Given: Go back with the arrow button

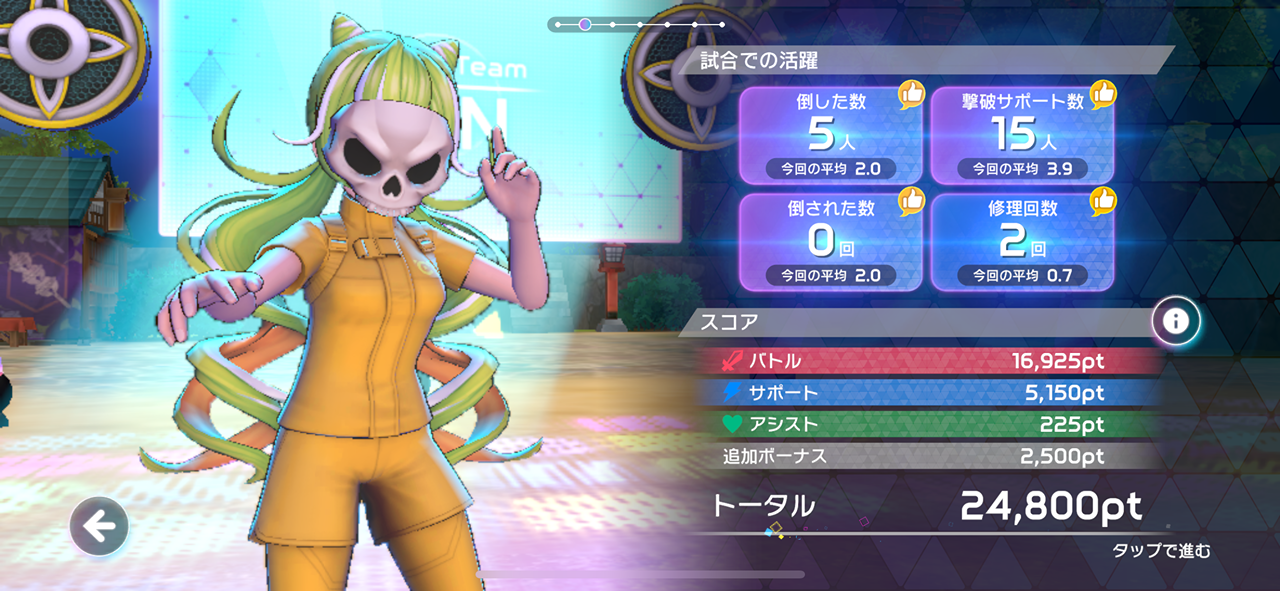Looking at the screenshot, I should 99,526.
